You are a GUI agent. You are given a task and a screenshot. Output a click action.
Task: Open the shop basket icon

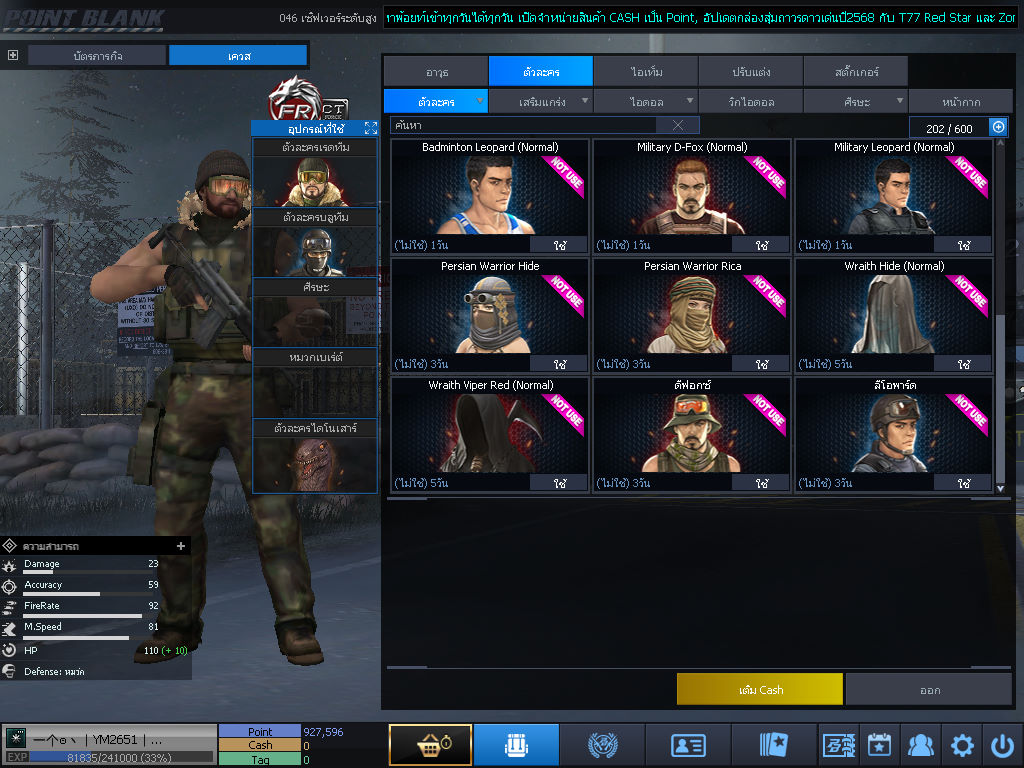[430, 745]
